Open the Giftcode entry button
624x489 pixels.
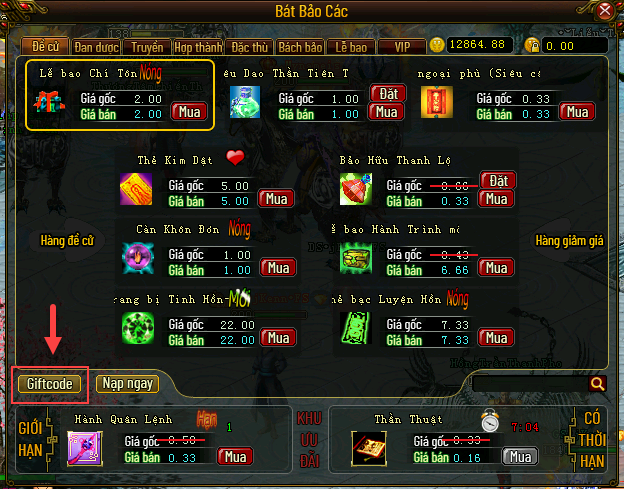pos(50,383)
